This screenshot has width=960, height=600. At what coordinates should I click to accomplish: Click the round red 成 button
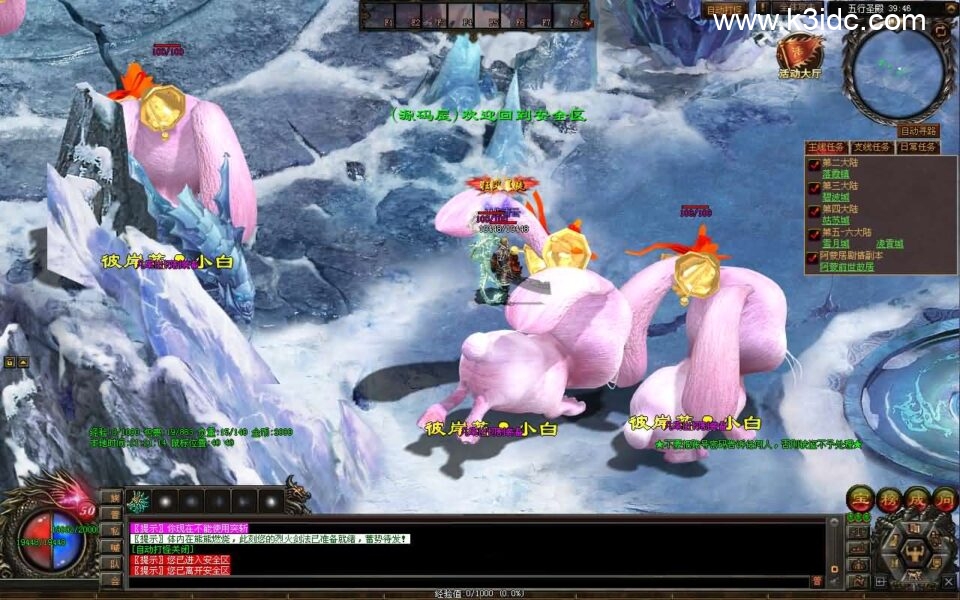click(x=917, y=498)
